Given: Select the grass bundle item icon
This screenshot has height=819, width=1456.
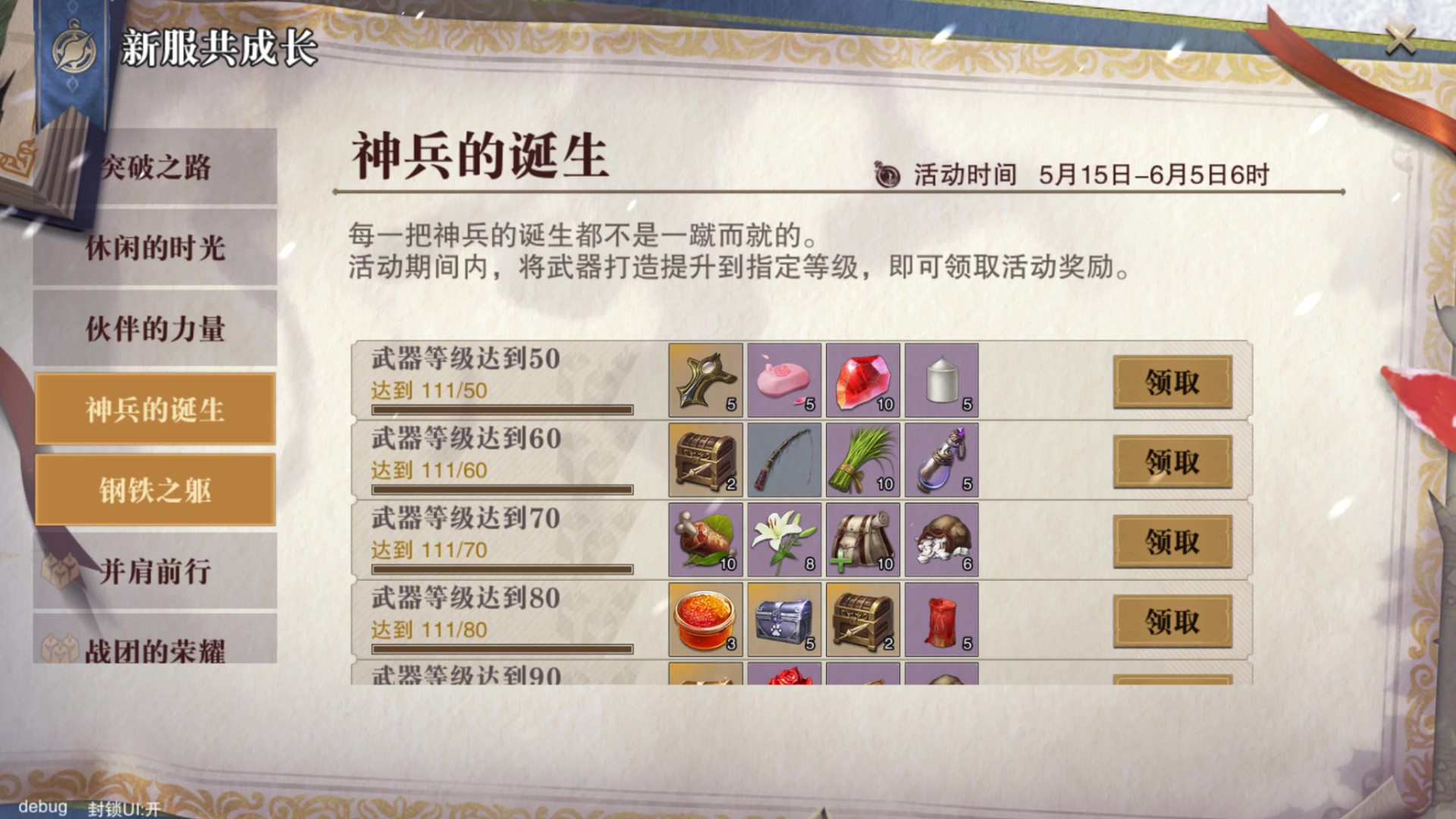Looking at the screenshot, I should (862, 460).
